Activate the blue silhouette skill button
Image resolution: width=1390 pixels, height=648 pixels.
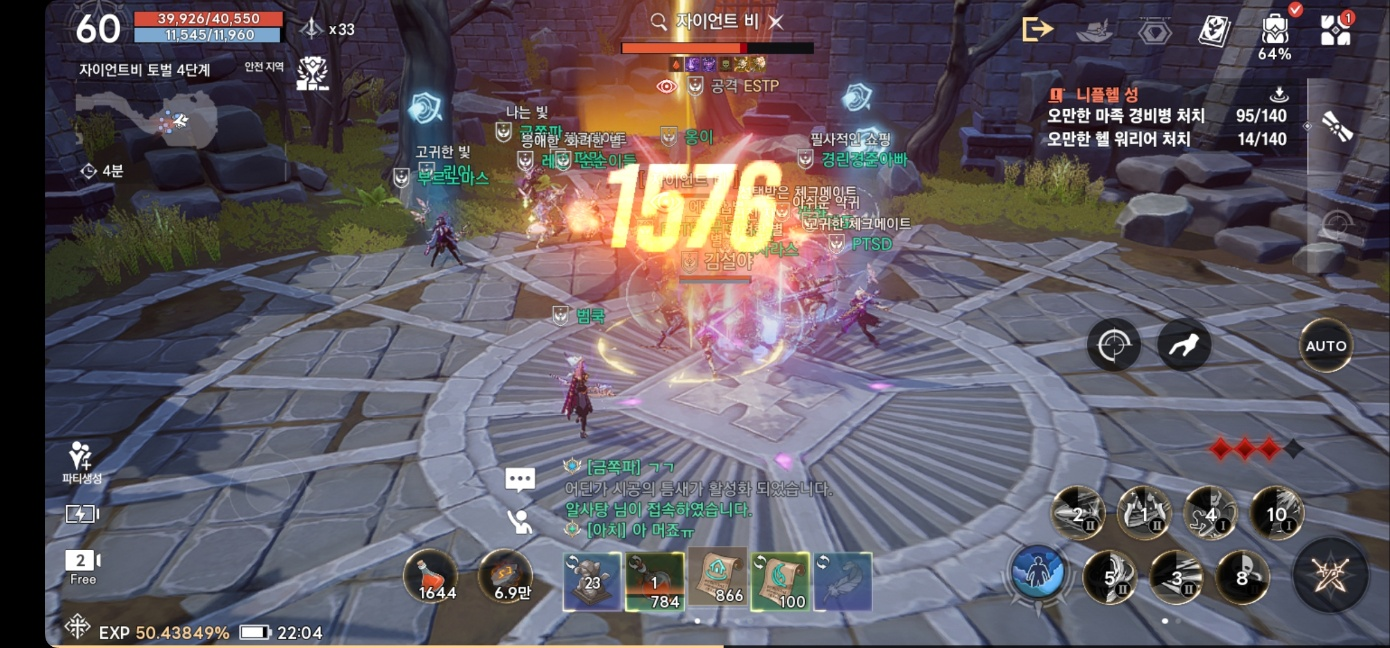pyautogui.click(x=1039, y=574)
